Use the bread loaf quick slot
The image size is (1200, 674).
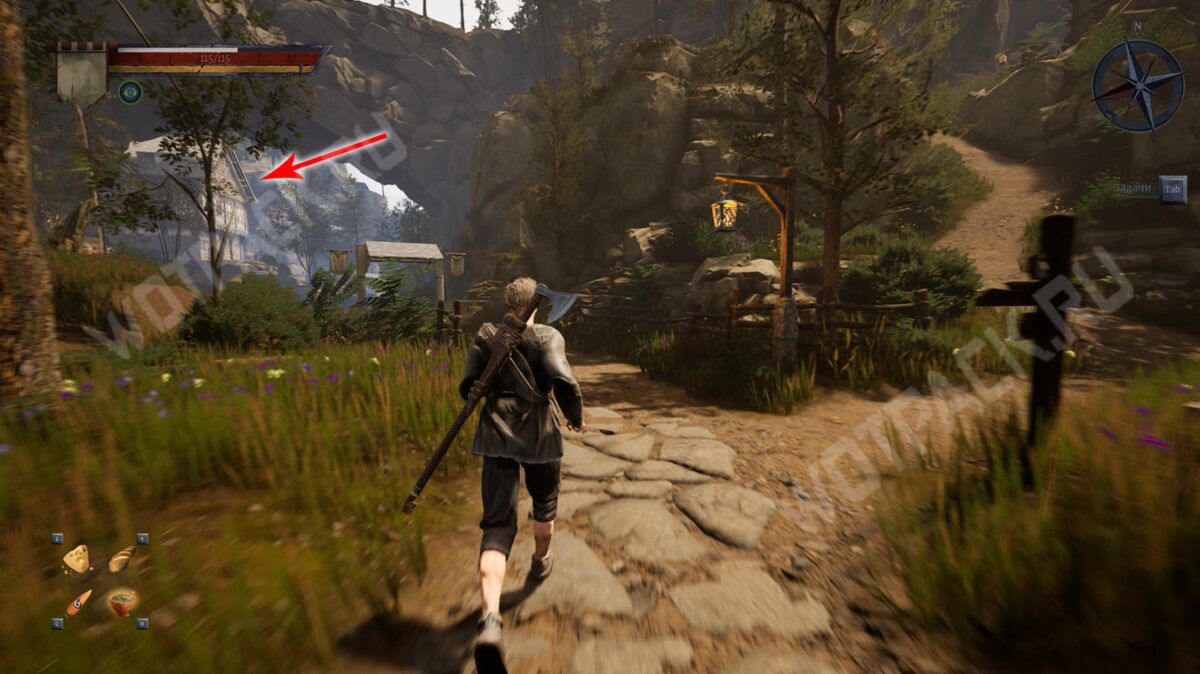(x=121, y=559)
